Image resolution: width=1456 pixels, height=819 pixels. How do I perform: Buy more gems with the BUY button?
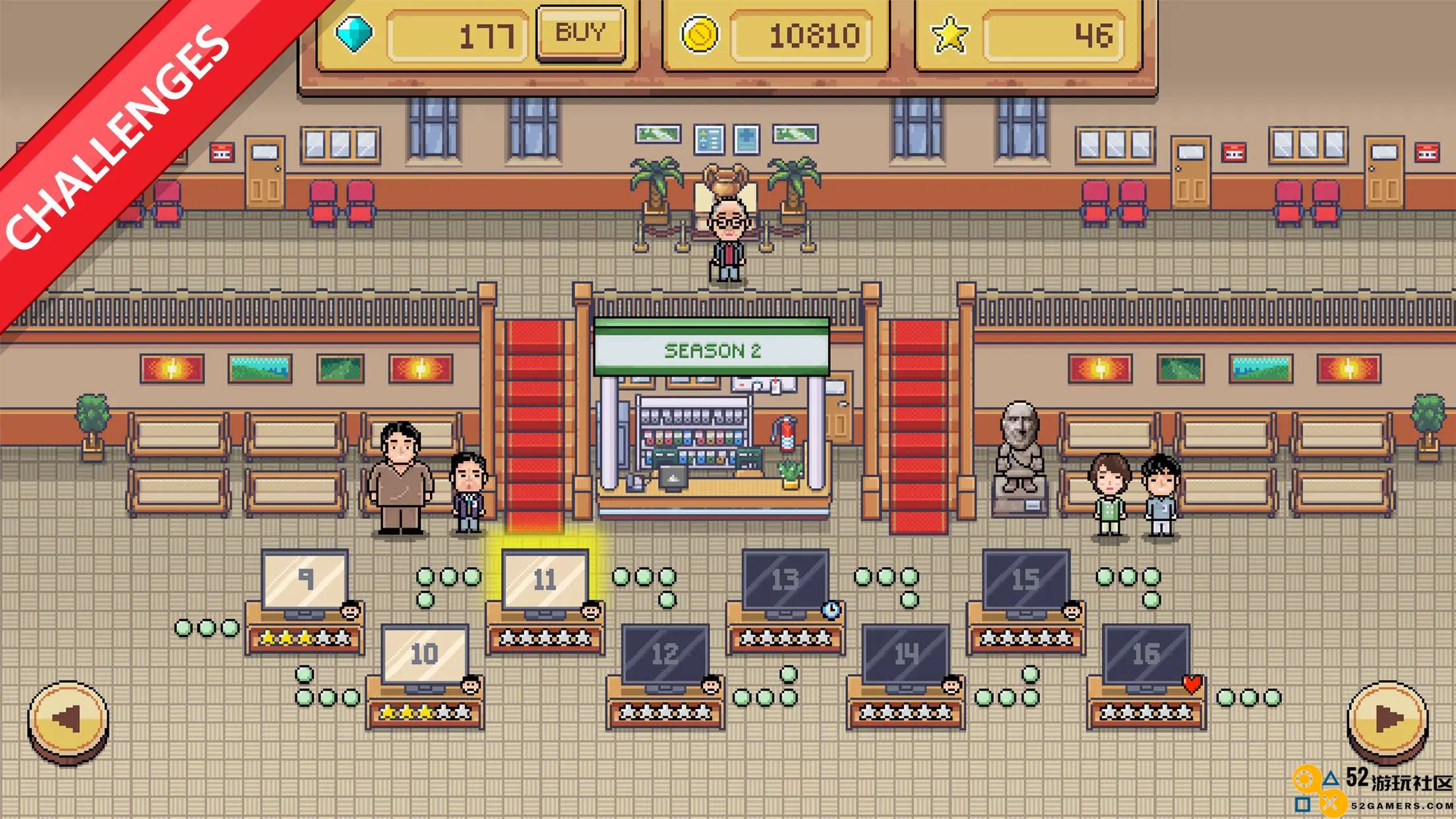point(580,33)
